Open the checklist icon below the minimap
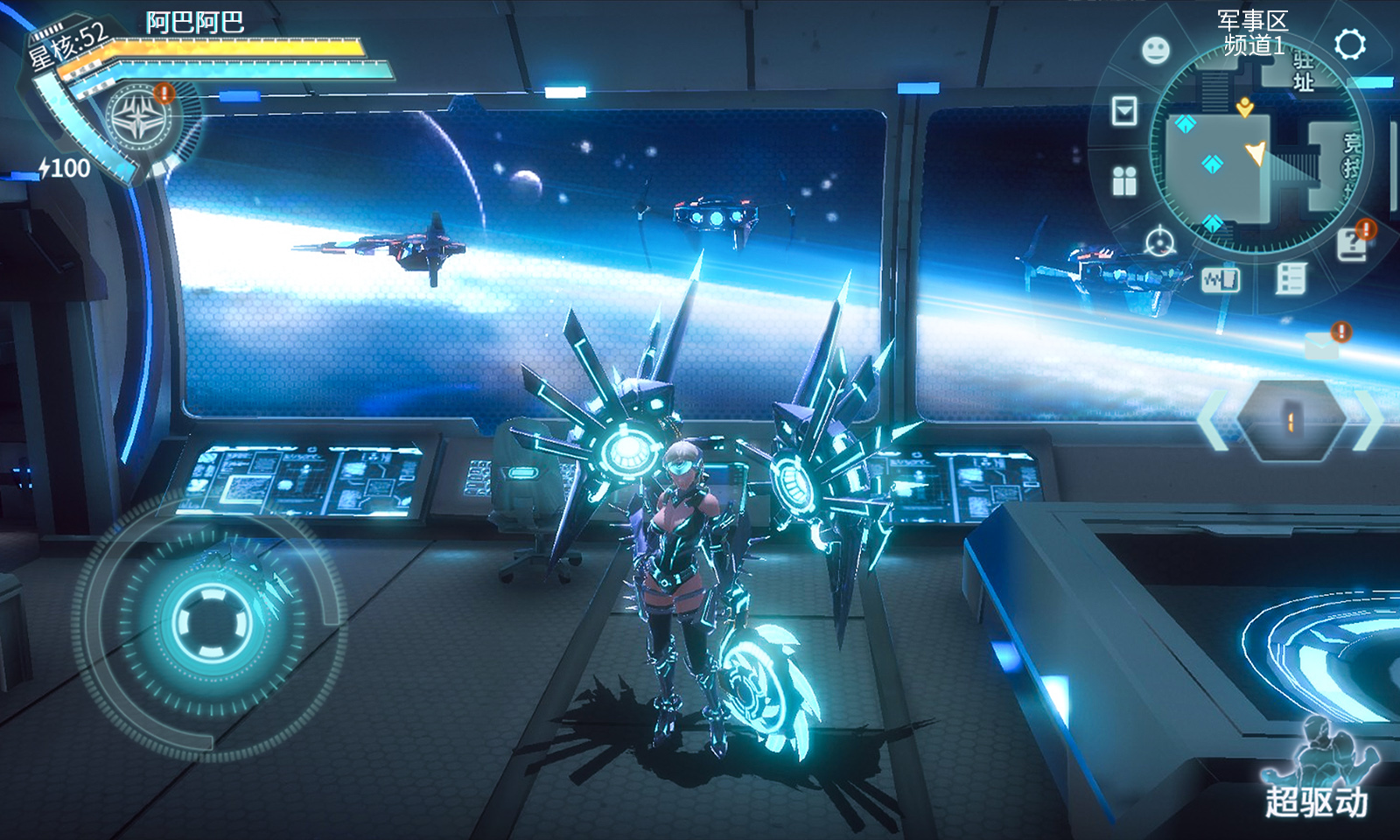The width and height of the screenshot is (1400, 840). 1291,279
